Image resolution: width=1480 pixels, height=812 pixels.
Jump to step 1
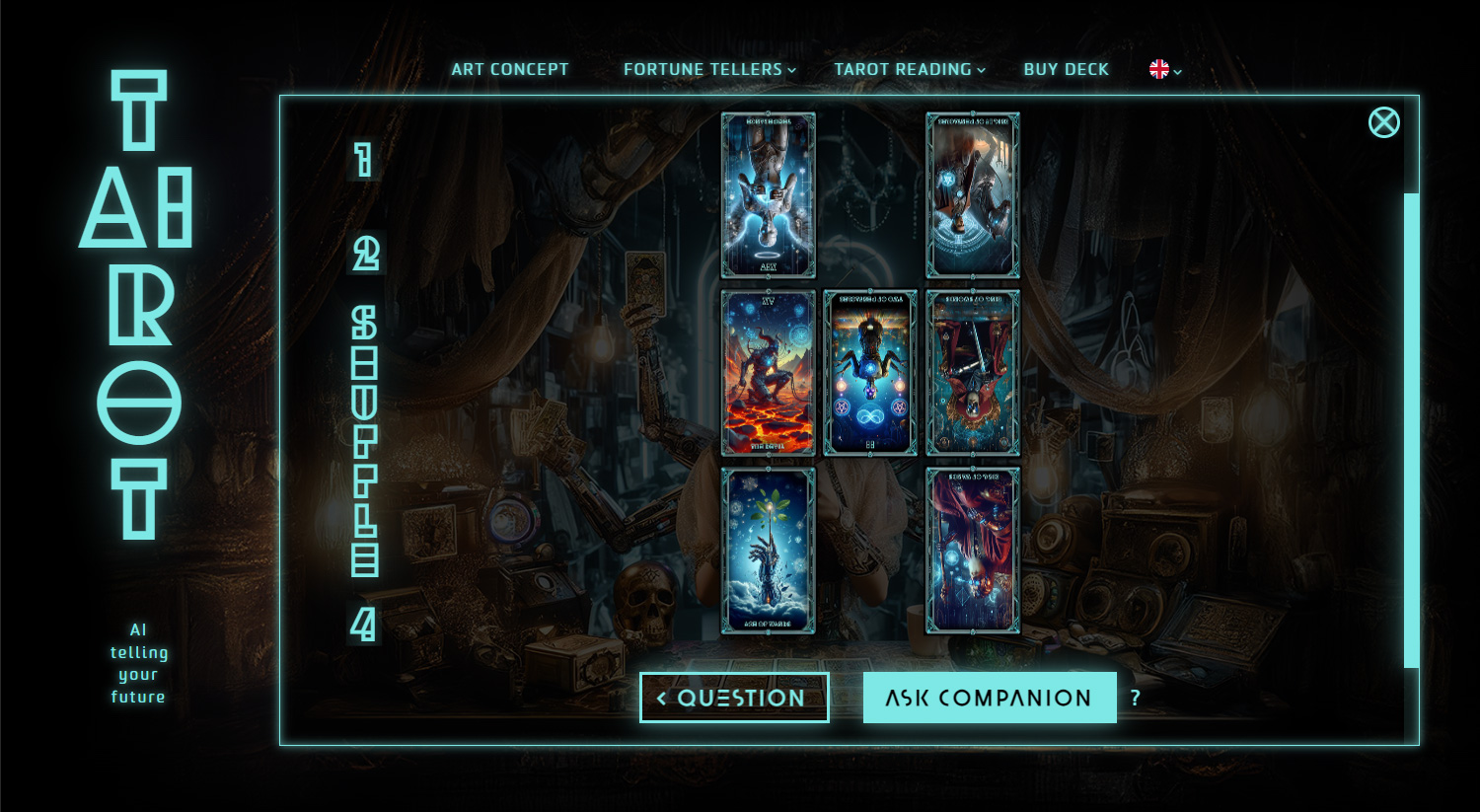click(364, 160)
